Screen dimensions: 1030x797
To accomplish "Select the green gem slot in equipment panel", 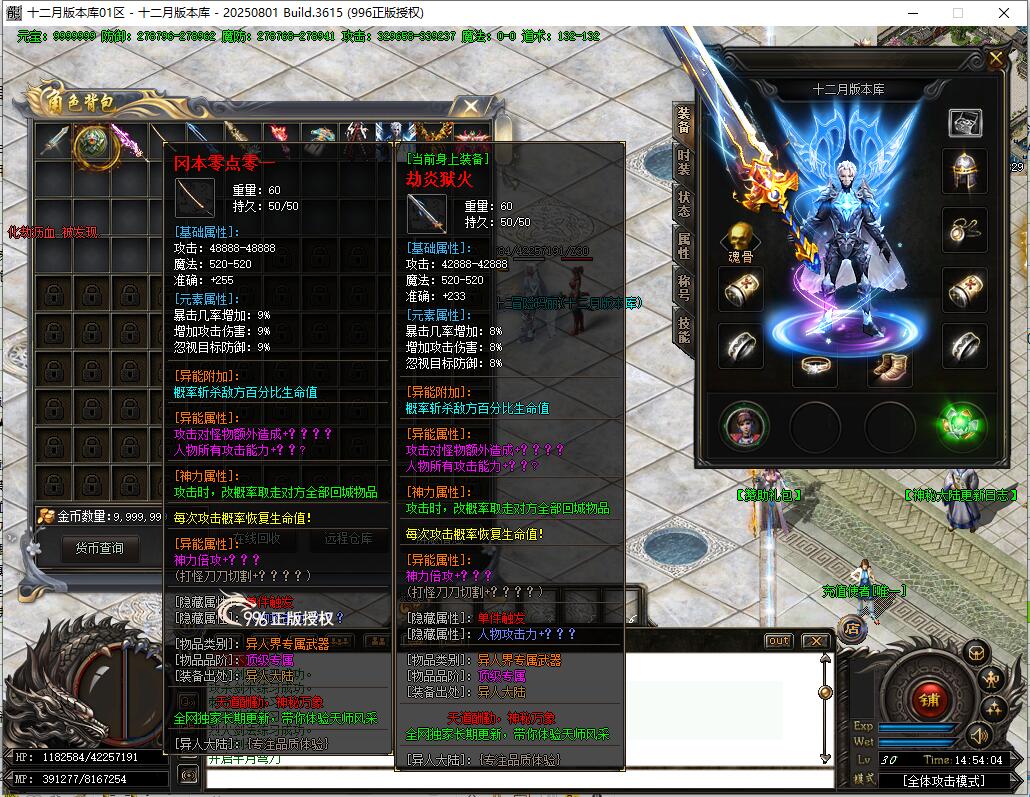I will pyautogui.click(x=964, y=427).
